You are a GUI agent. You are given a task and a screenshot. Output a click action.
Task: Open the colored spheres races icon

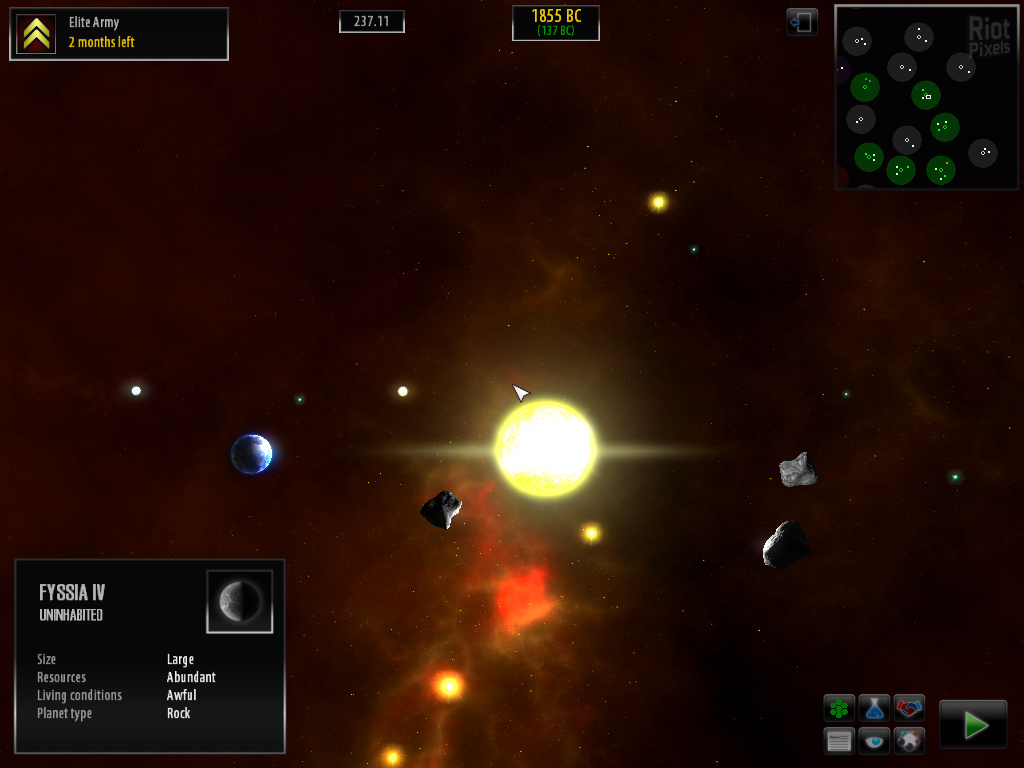(x=909, y=741)
